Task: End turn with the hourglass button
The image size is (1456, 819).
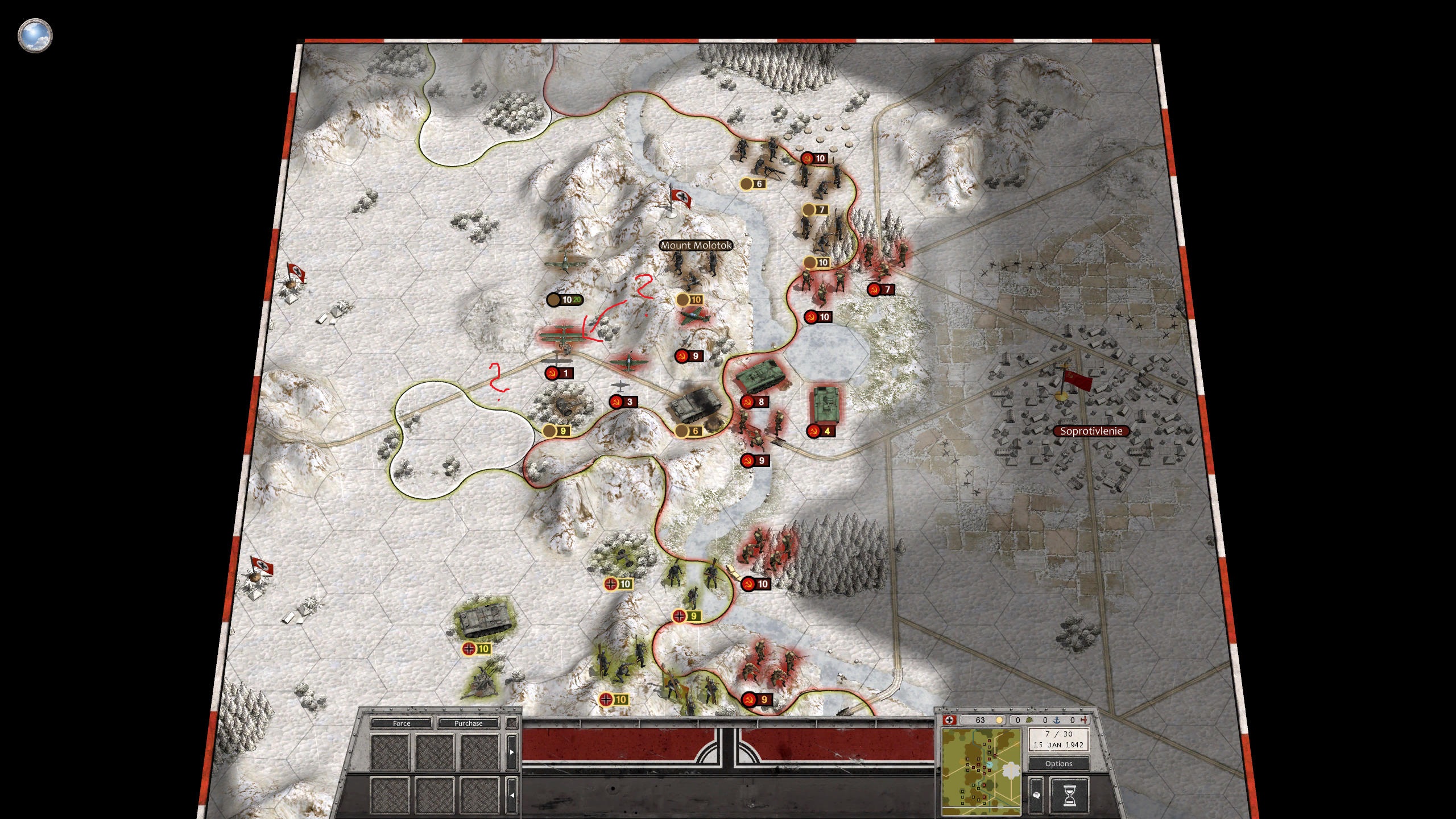Action: coord(1069,795)
